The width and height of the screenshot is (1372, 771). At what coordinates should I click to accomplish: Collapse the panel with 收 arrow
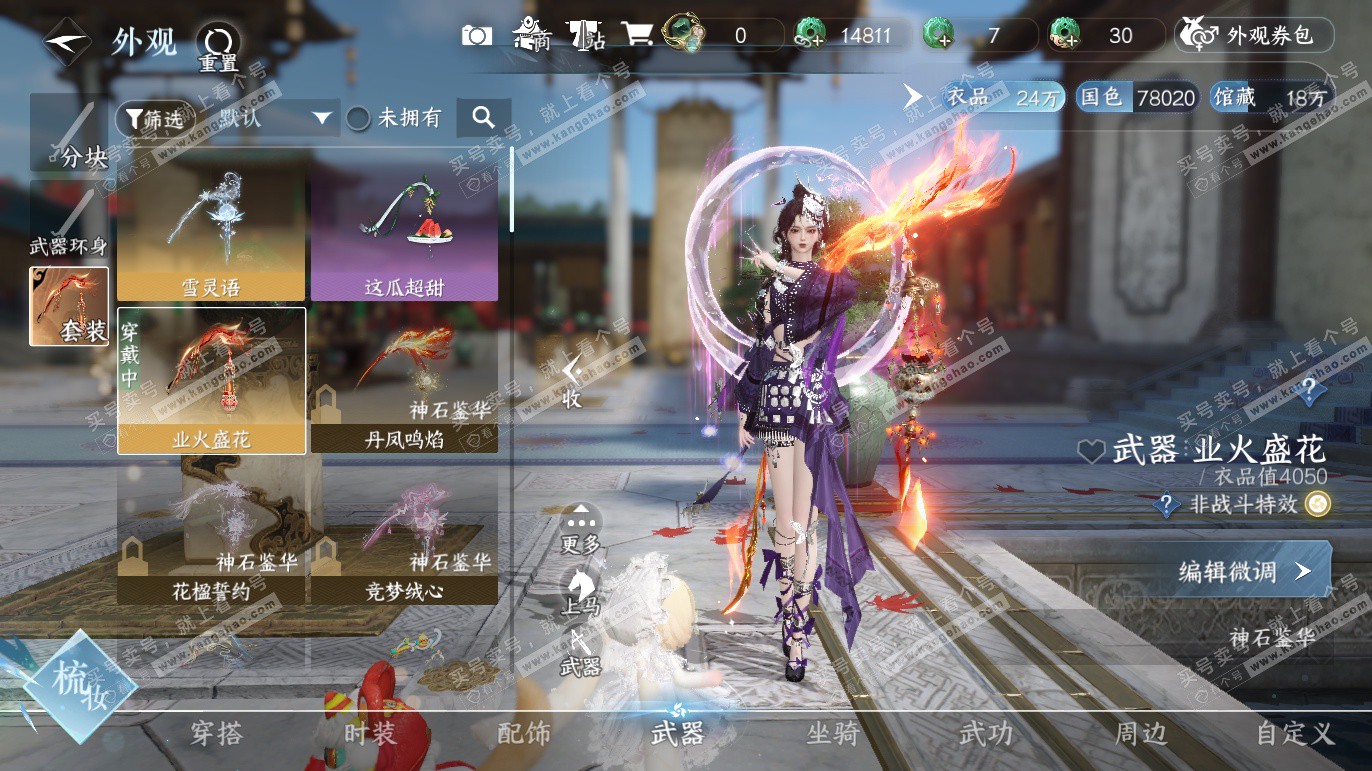click(x=571, y=380)
